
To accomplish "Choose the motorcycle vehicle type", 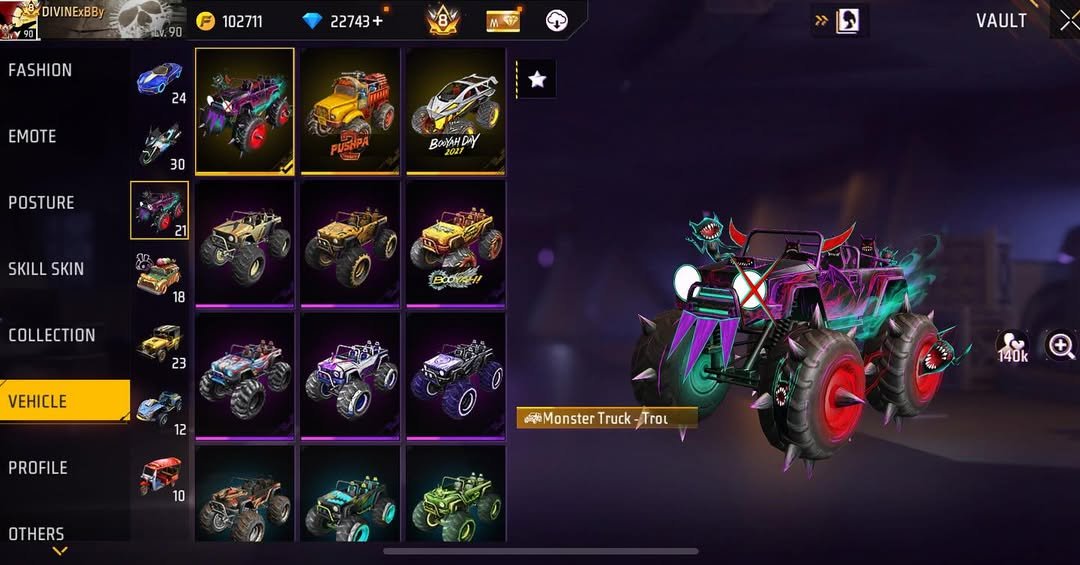I will 159,146.
